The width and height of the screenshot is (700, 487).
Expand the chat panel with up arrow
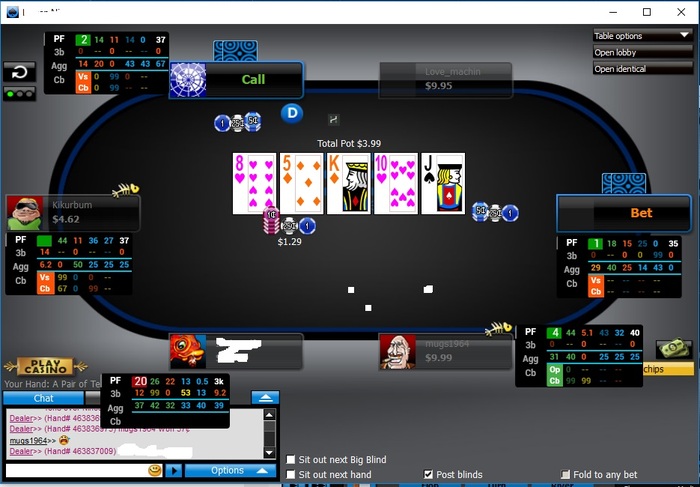coord(264,397)
